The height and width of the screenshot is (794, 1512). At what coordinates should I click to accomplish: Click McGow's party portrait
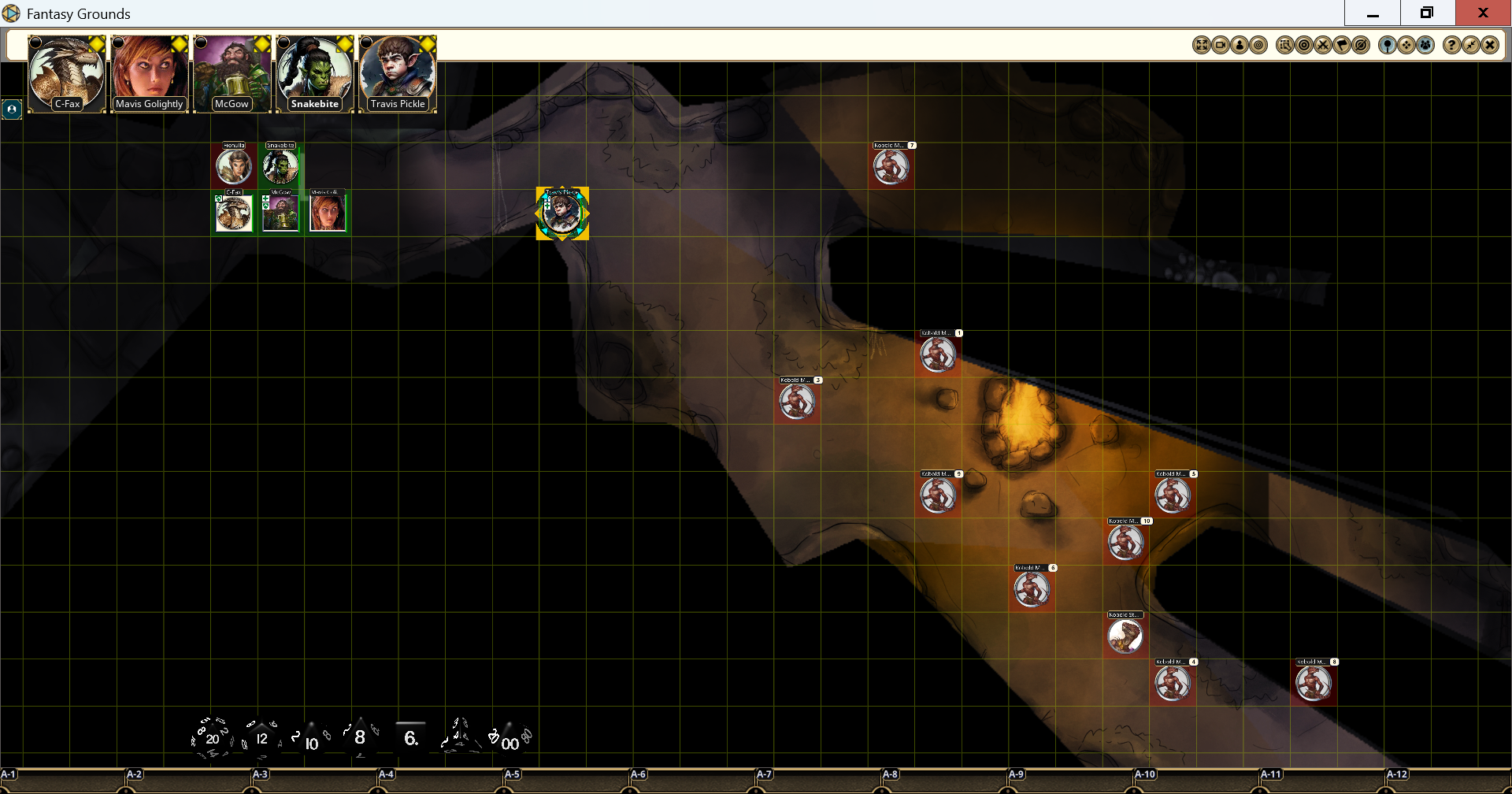[232, 73]
